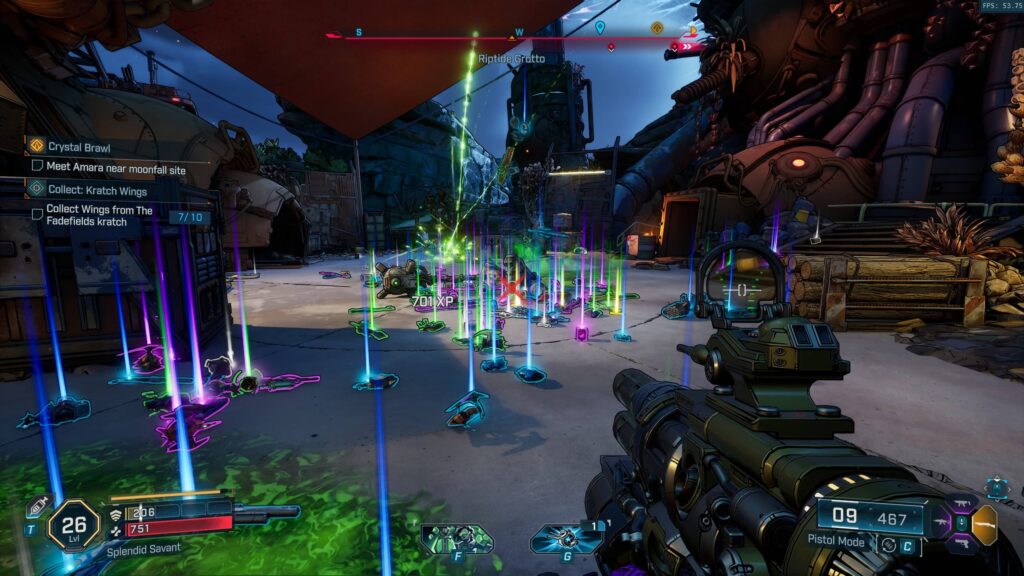Select the orange quest diamond on compass
Screen dimensions: 1024x576
pos(657,28)
